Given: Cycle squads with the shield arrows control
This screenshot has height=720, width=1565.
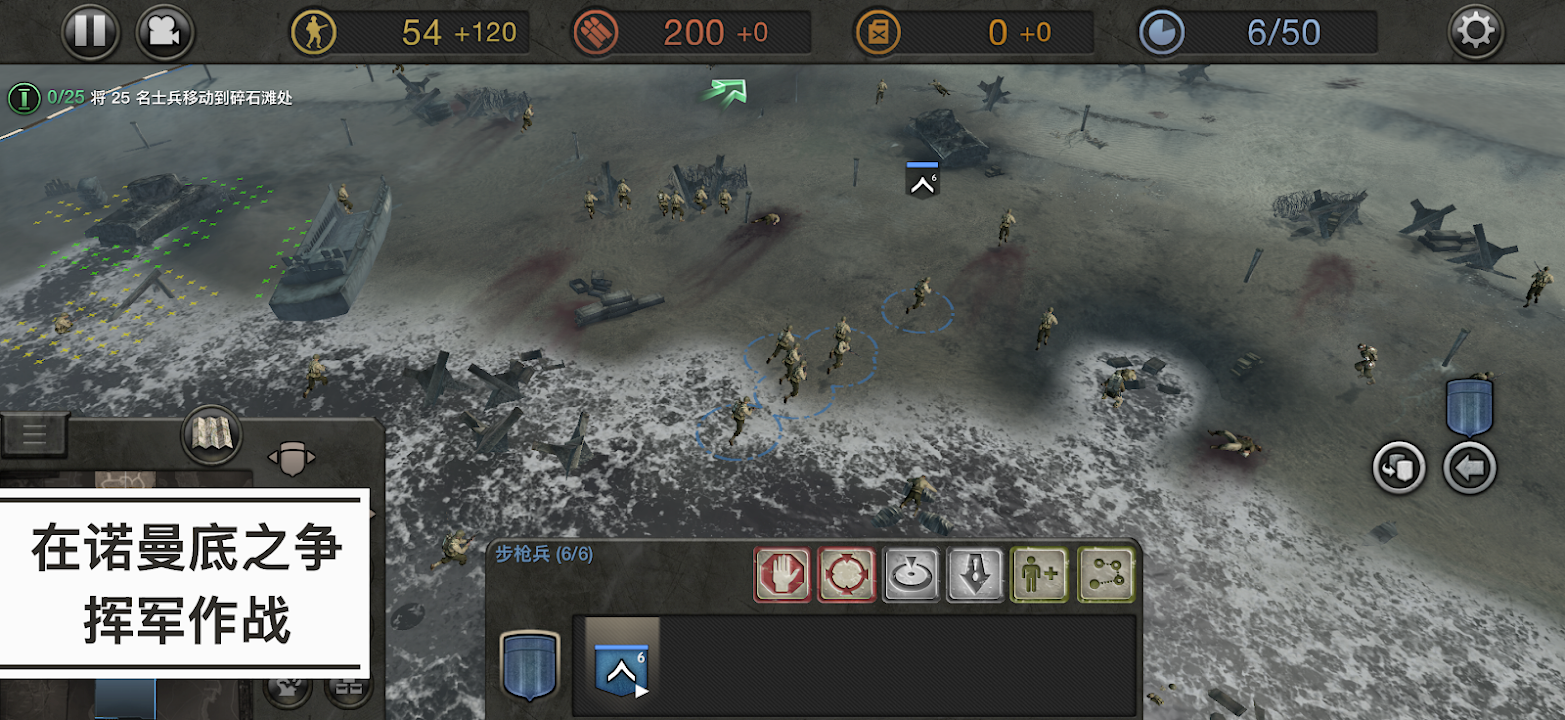Looking at the screenshot, I should pos(291,458).
